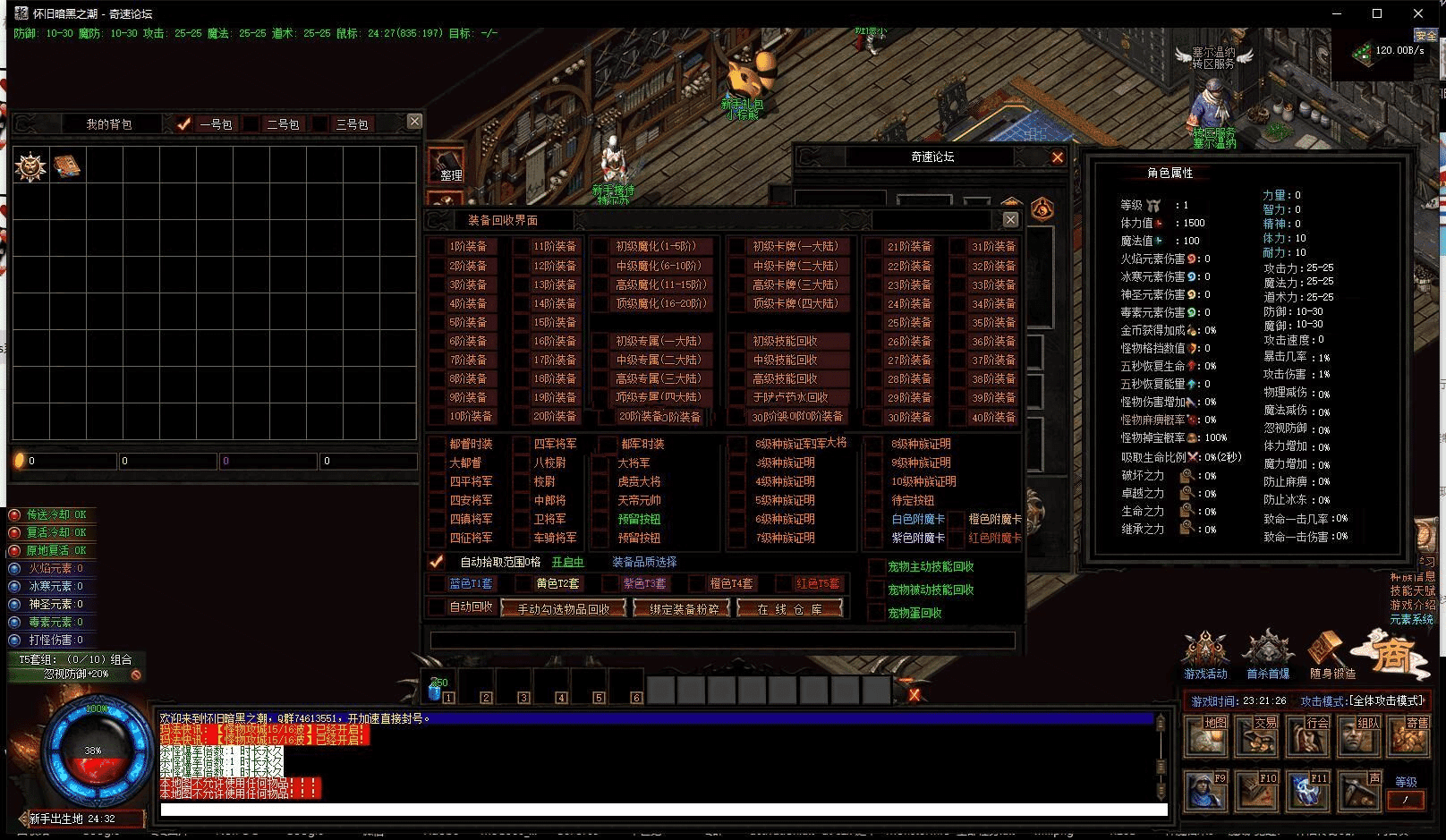The width and height of the screenshot is (1446, 840).
Task: Open the 游戏活动 game events icon
Action: point(1205,654)
